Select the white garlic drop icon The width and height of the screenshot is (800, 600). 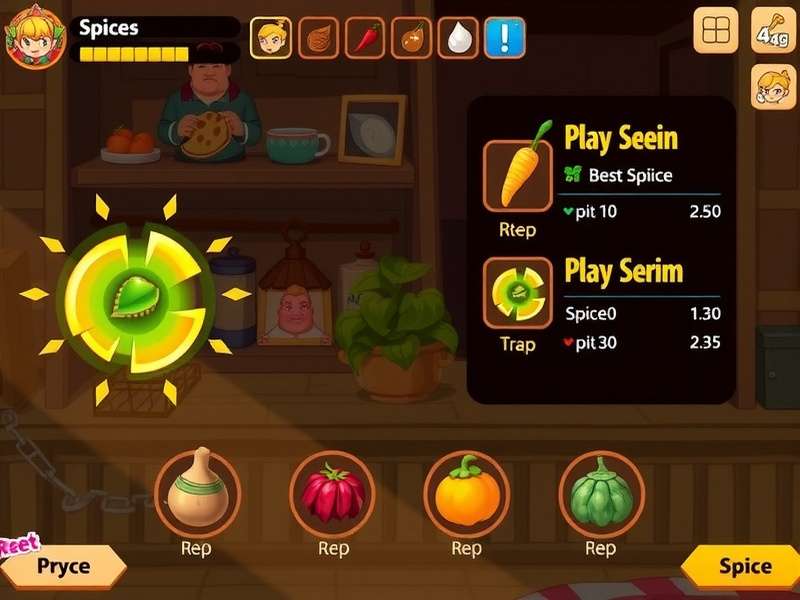[x=458, y=37]
